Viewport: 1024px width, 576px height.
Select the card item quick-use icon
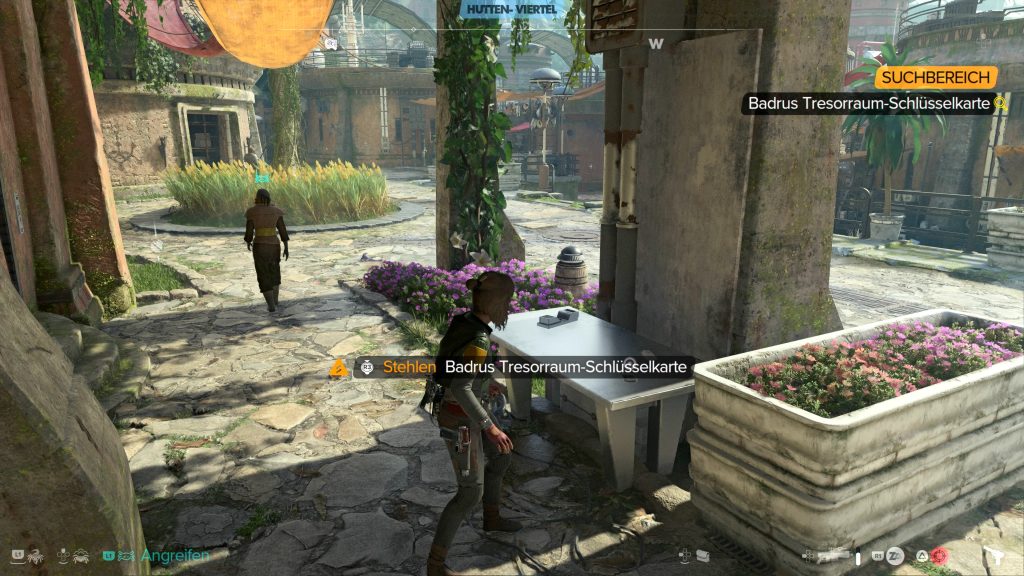click(x=702, y=556)
